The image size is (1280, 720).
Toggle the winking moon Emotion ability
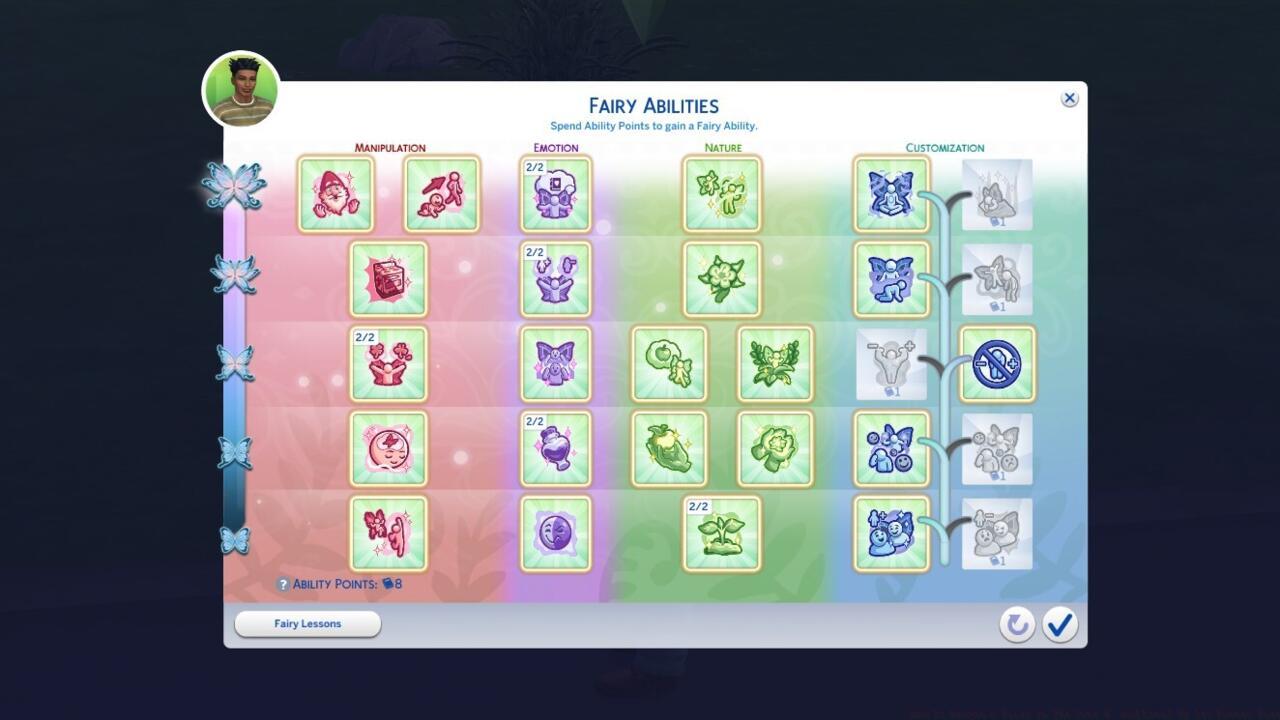click(555, 535)
